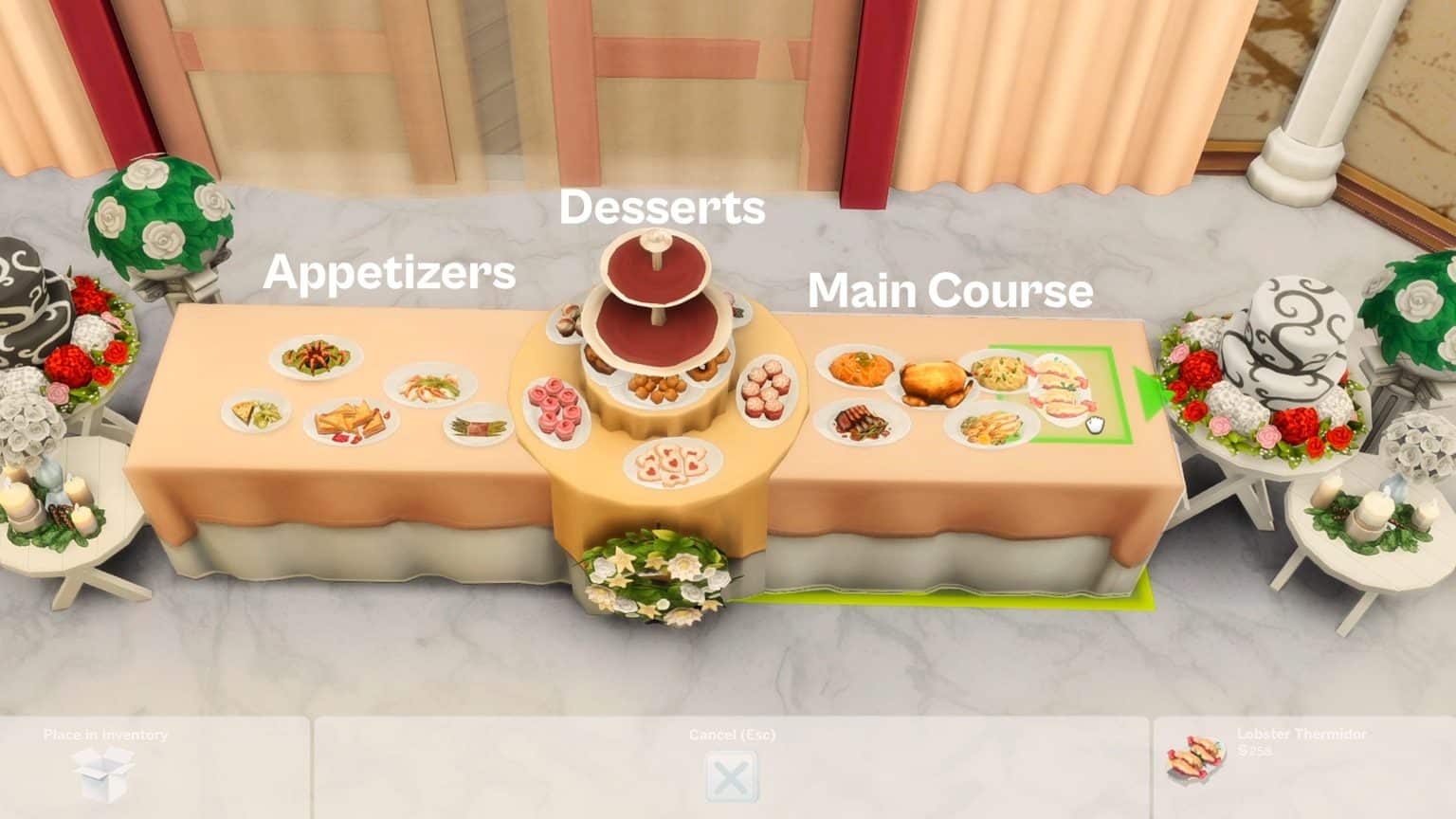1456x819 pixels.
Task: Click the Place in Inventory text button
Action: point(104,734)
